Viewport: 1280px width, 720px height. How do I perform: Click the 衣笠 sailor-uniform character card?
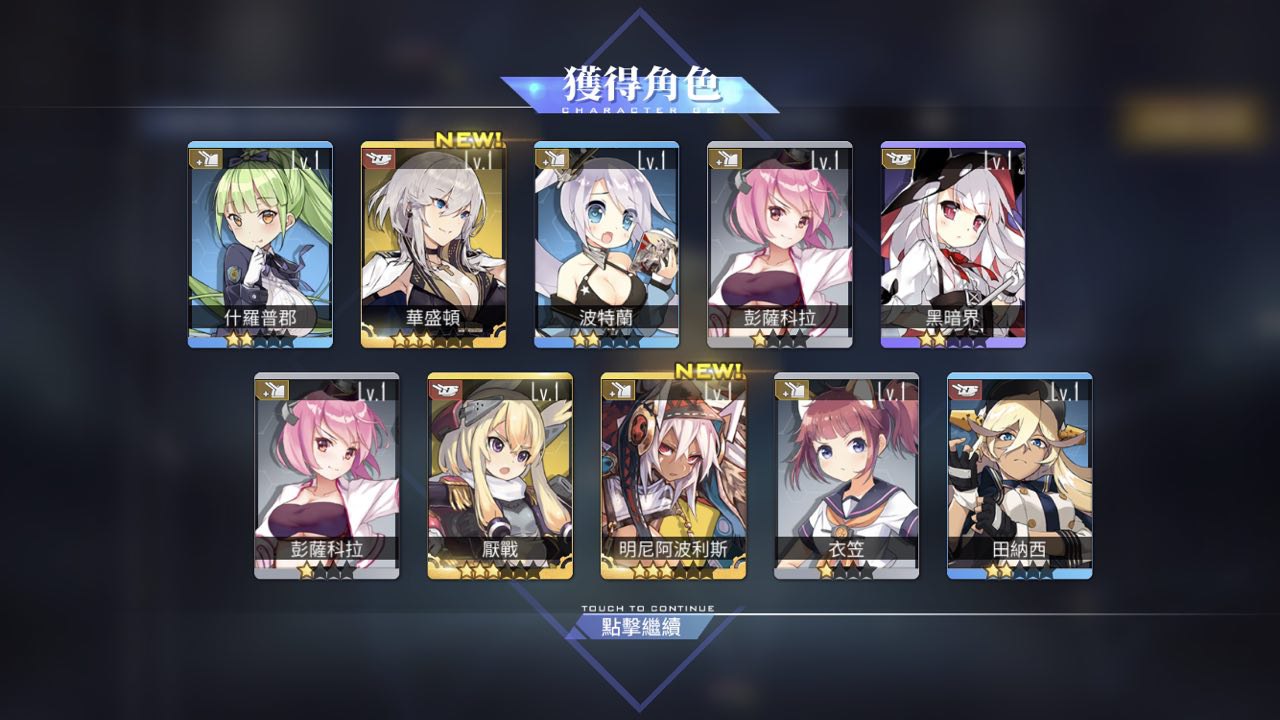pos(846,475)
